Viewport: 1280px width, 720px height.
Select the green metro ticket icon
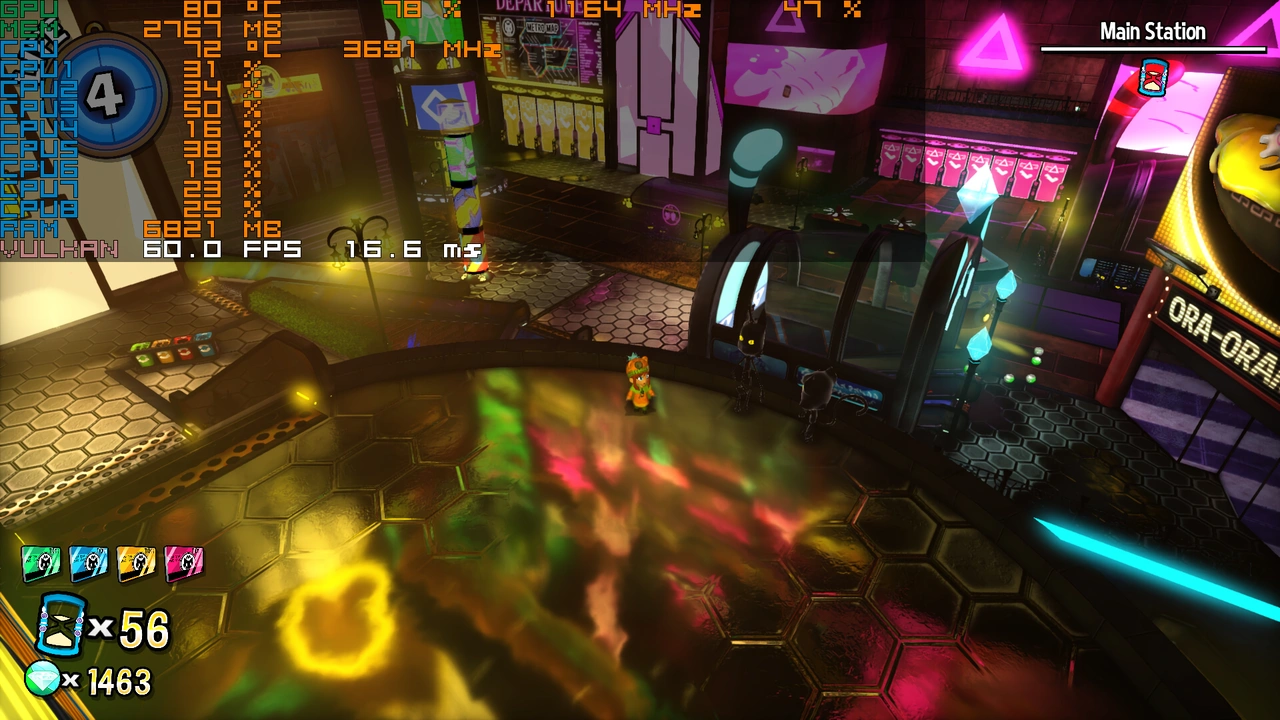(x=41, y=564)
